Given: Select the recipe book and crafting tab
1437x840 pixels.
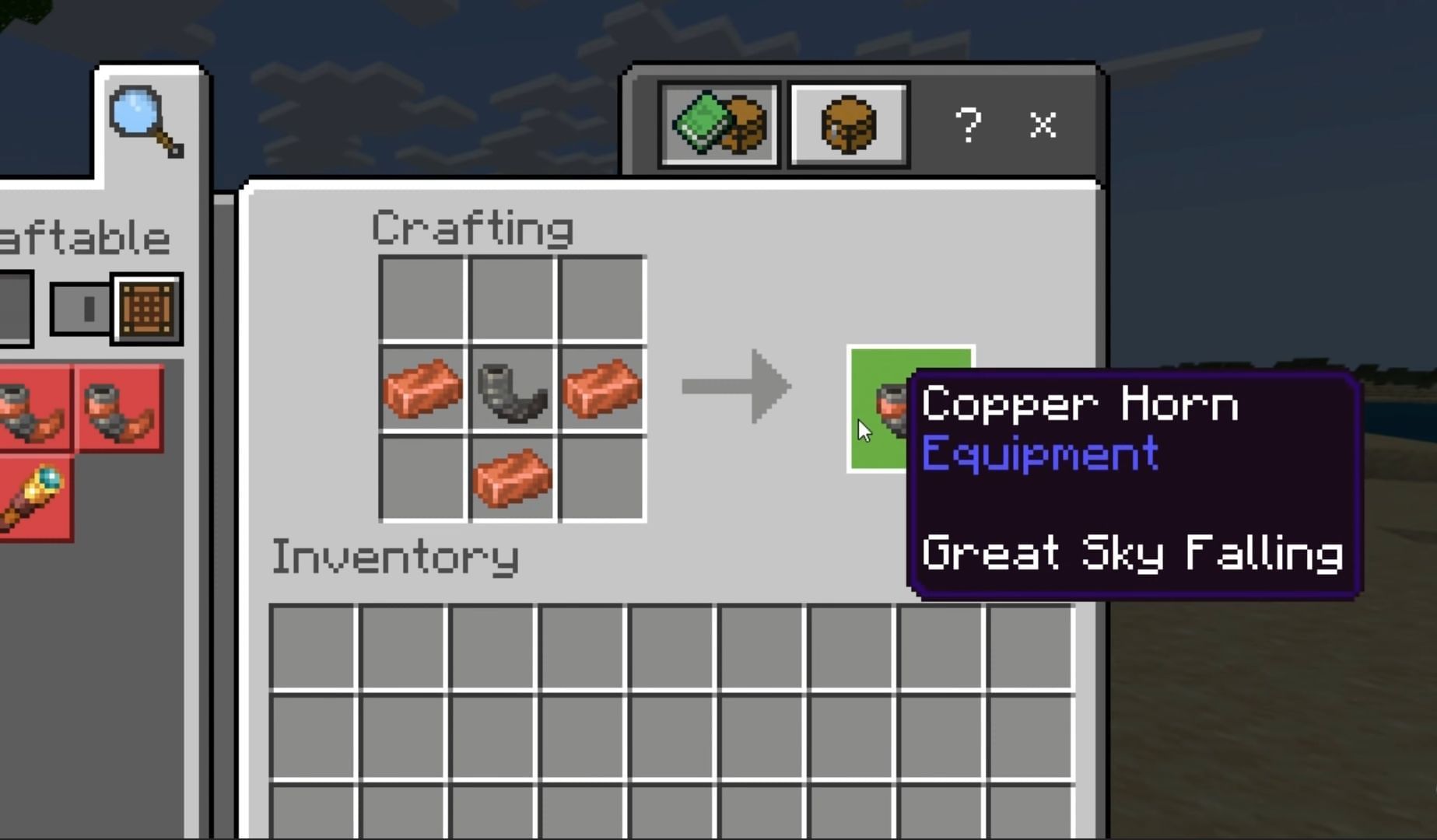Looking at the screenshot, I should coord(719,123).
